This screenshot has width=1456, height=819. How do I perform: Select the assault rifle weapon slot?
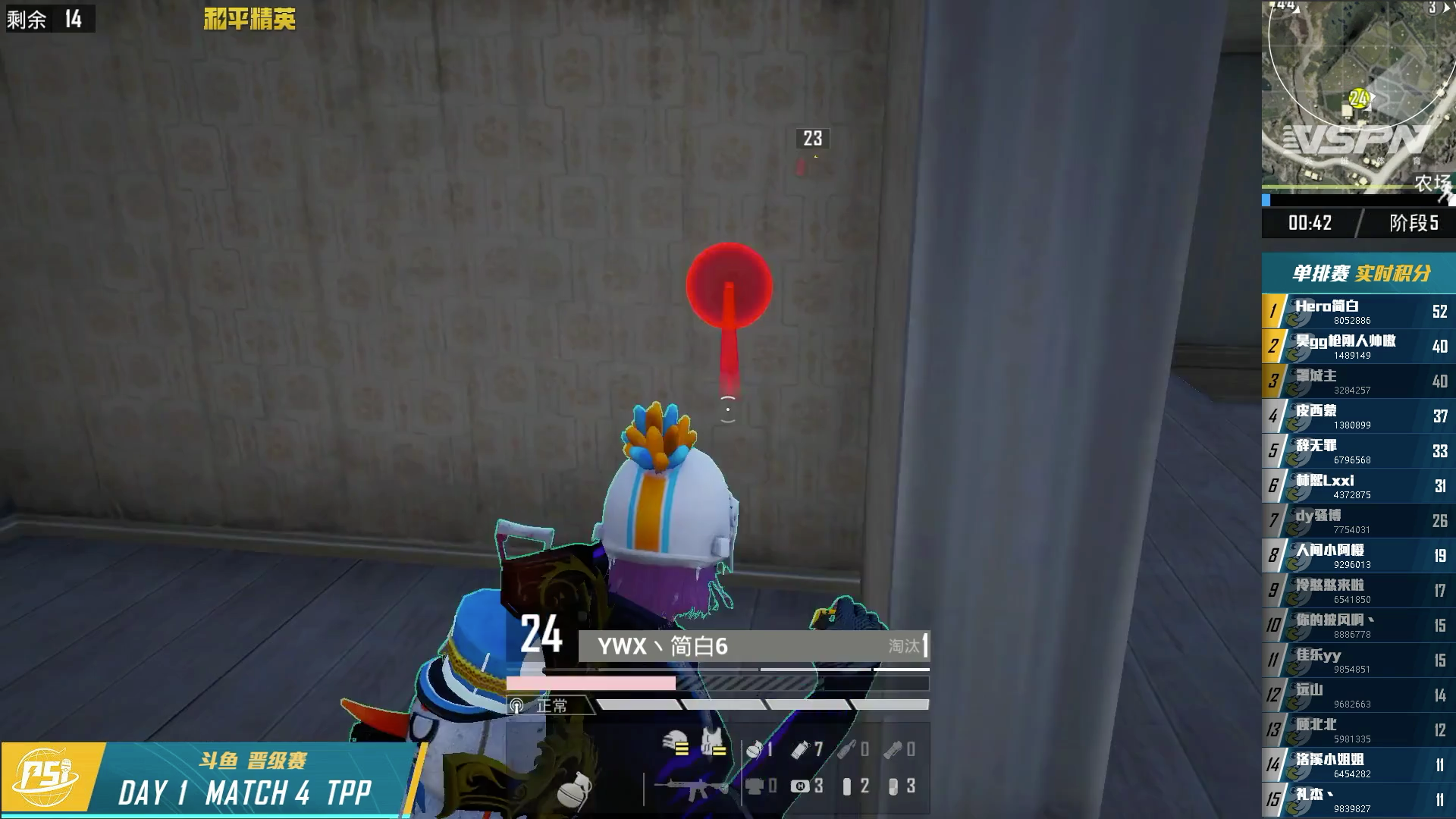(x=692, y=788)
